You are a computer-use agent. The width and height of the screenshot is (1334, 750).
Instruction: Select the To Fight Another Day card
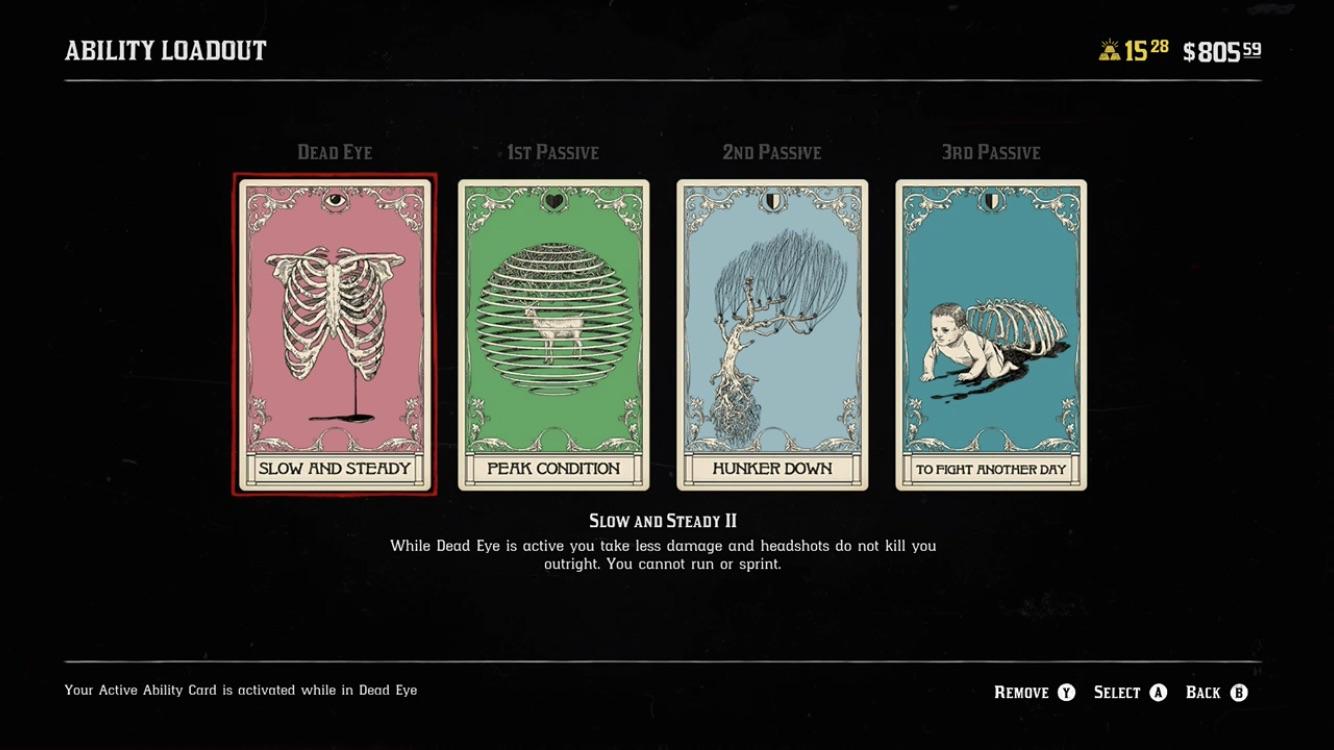point(991,335)
